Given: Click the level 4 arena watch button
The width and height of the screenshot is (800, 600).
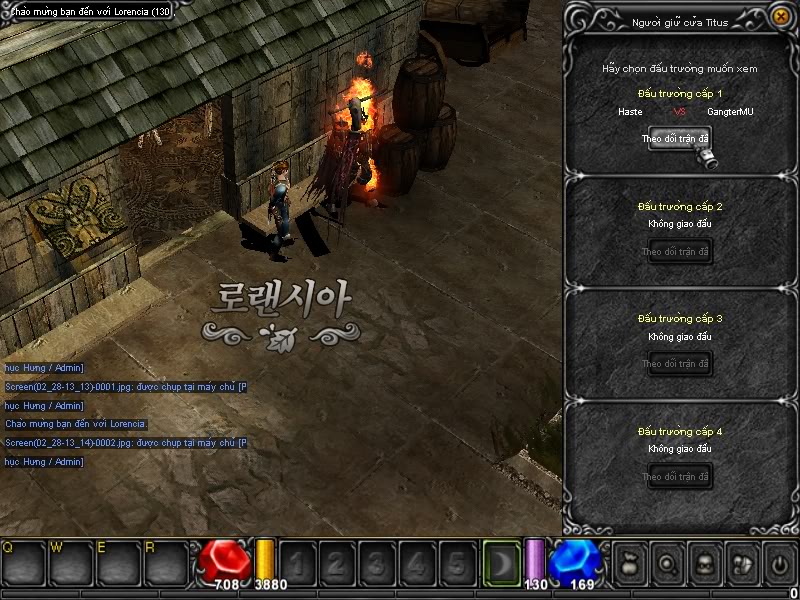Looking at the screenshot, I should pos(676,476).
